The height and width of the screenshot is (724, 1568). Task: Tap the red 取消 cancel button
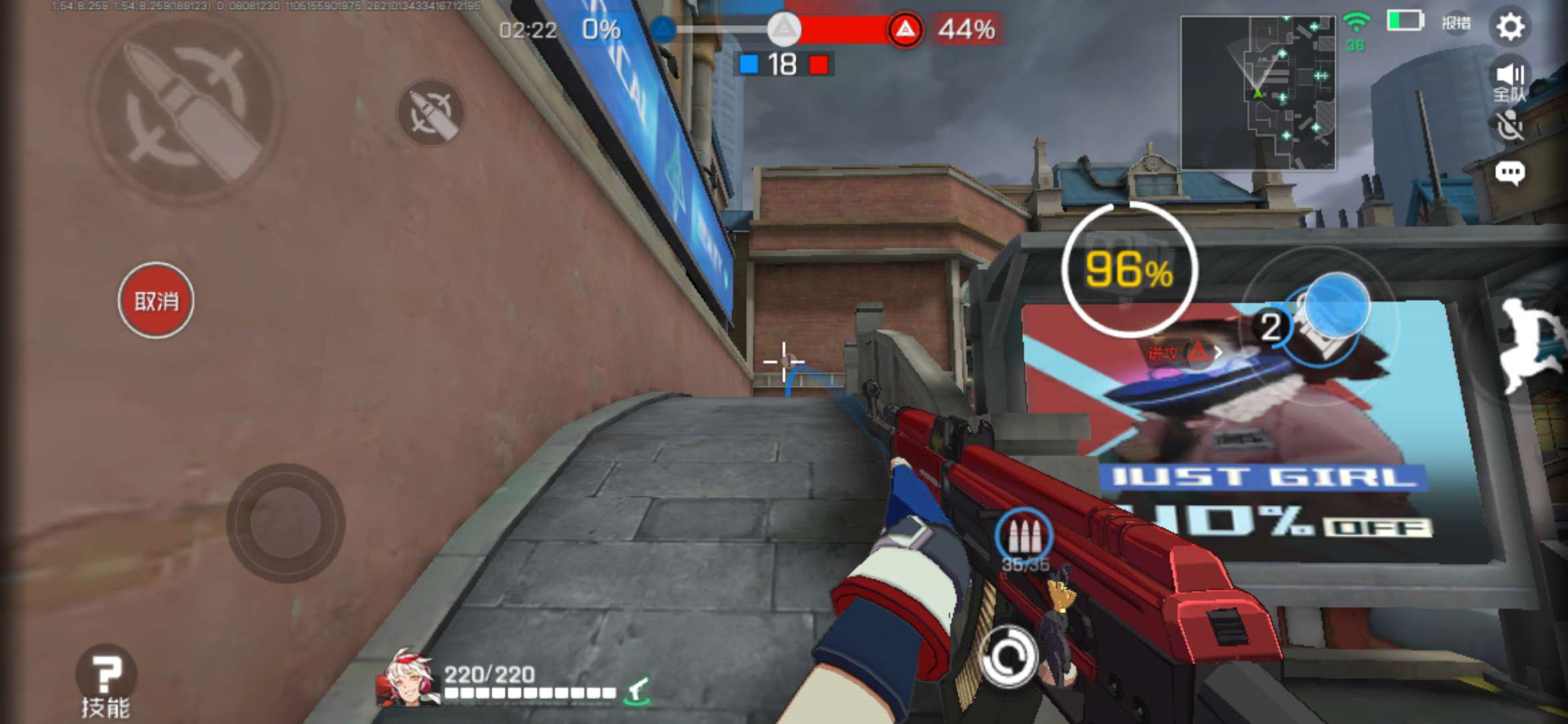click(156, 301)
